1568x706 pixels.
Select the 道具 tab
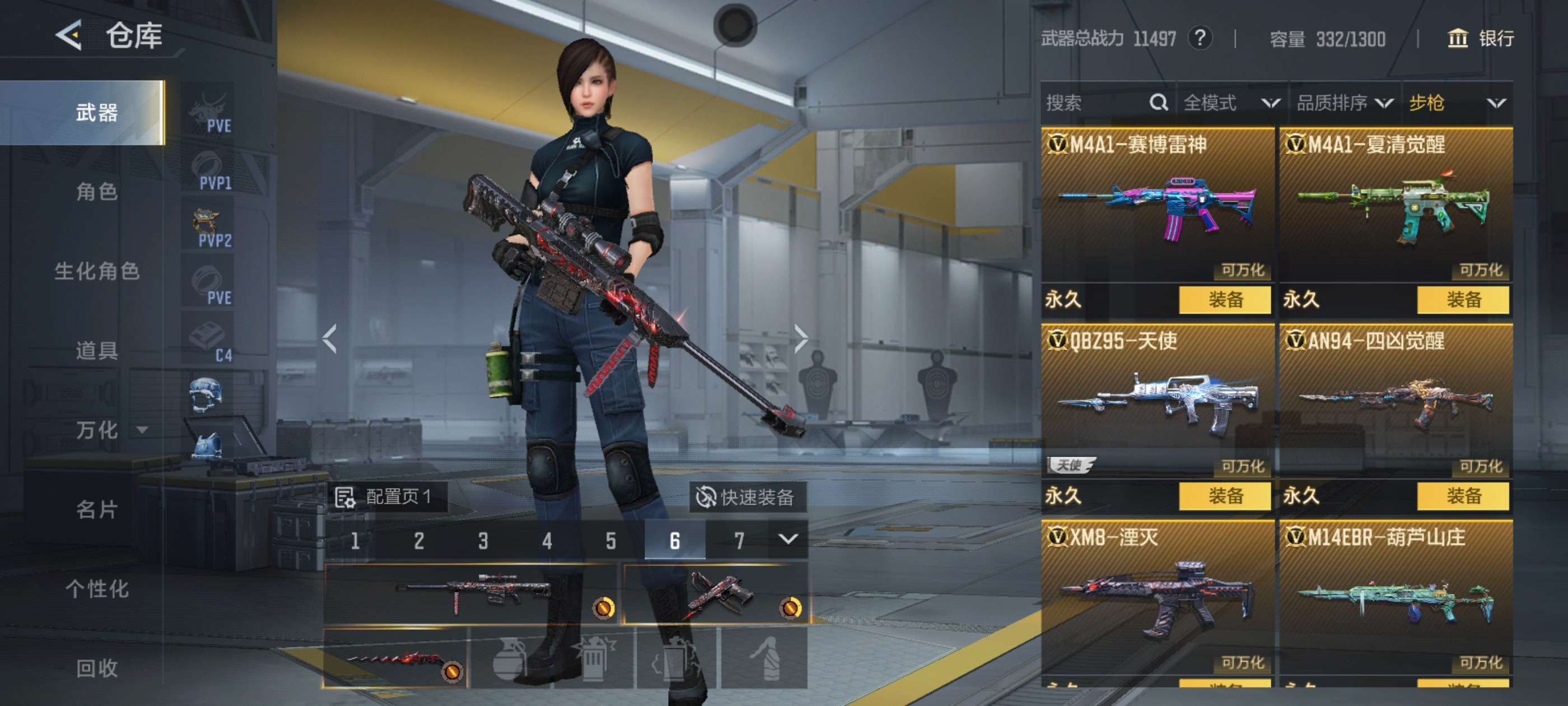tap(97, 350)
